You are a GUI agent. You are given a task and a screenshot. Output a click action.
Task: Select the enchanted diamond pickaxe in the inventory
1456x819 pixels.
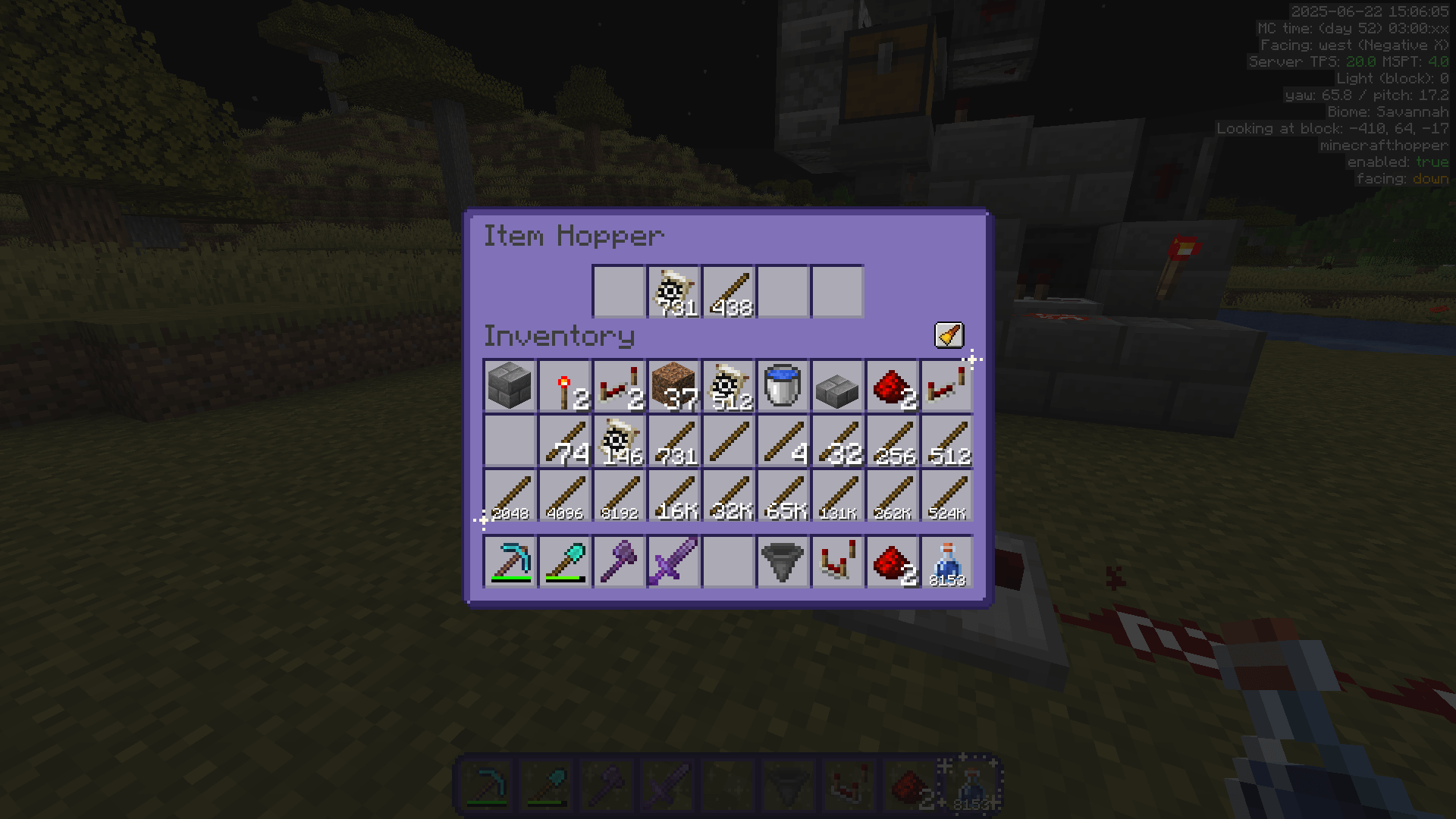tap(510, 561)
